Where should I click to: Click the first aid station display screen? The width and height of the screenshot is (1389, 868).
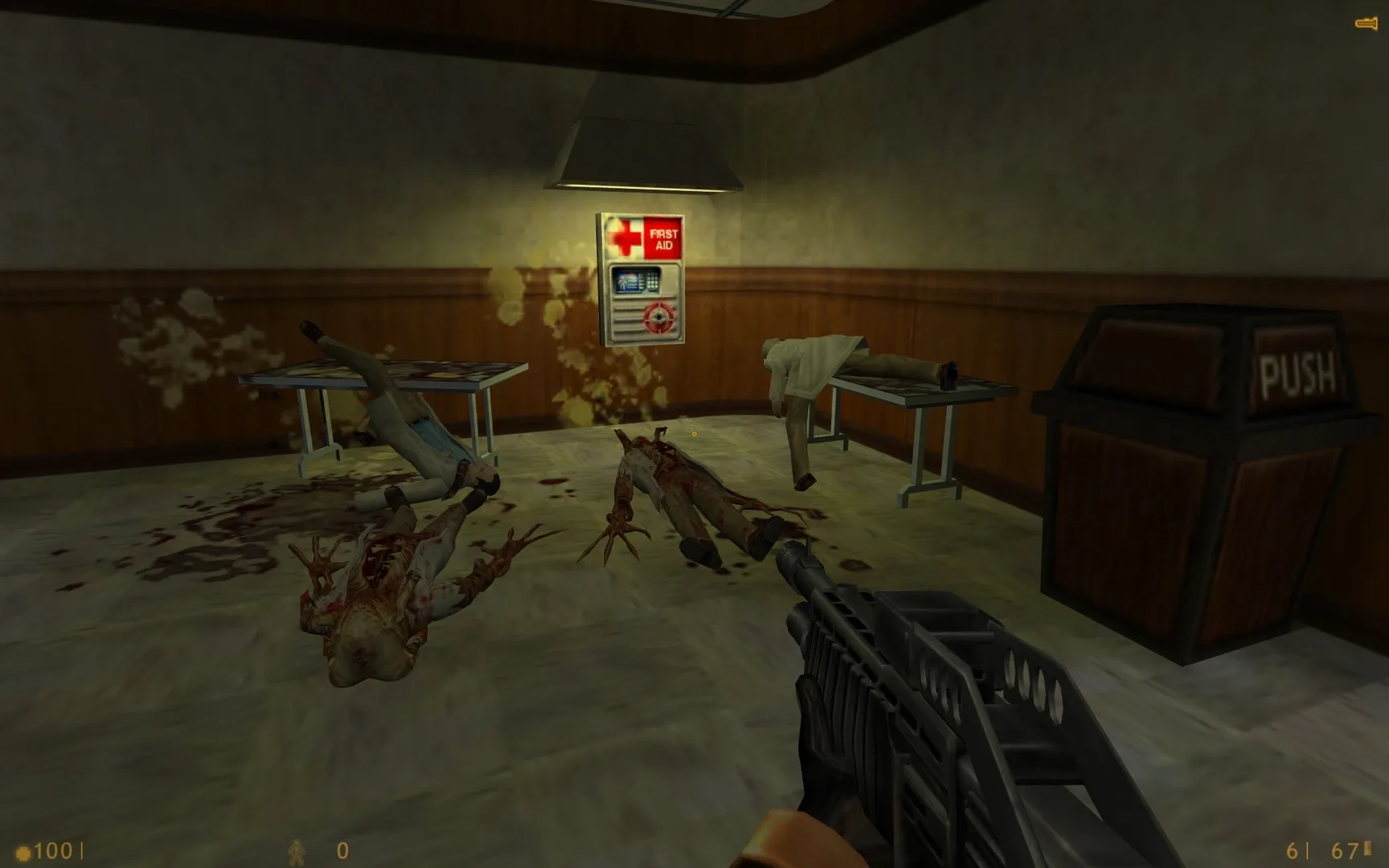[x=633, y=281]
